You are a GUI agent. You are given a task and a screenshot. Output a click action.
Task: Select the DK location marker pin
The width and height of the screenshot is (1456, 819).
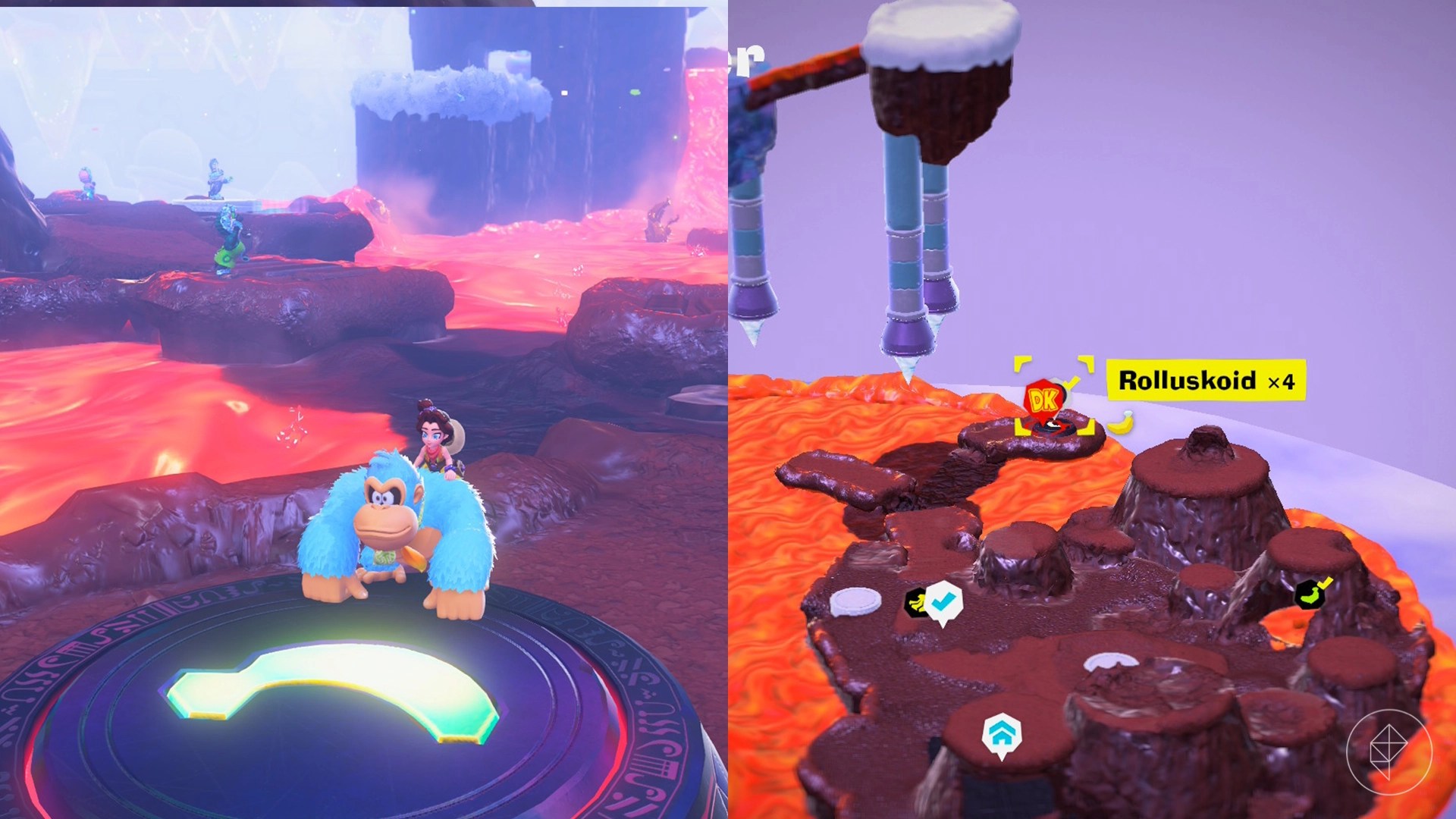(1044, 397)
